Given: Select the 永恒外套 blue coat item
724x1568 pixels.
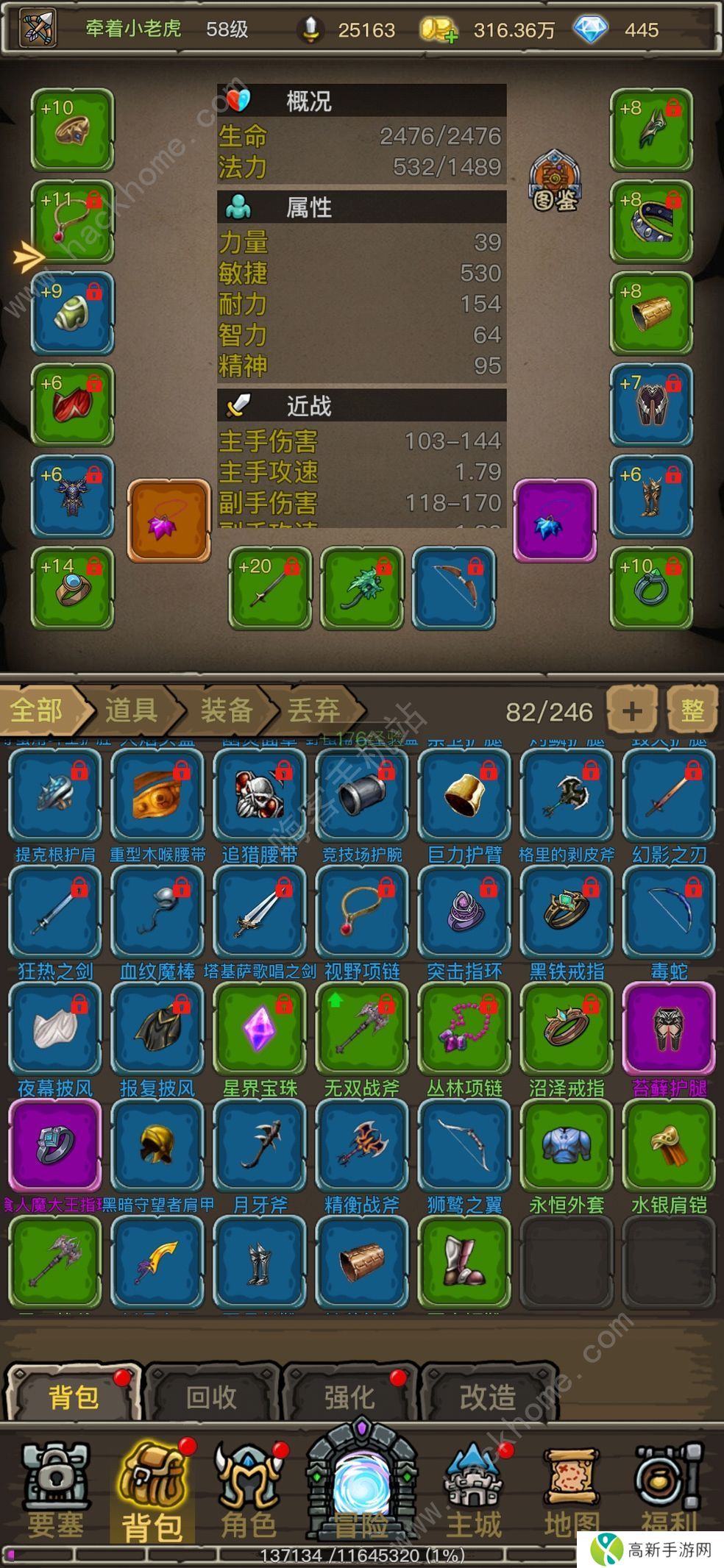Looking at the screenshot, I should tap(567, 1145).
